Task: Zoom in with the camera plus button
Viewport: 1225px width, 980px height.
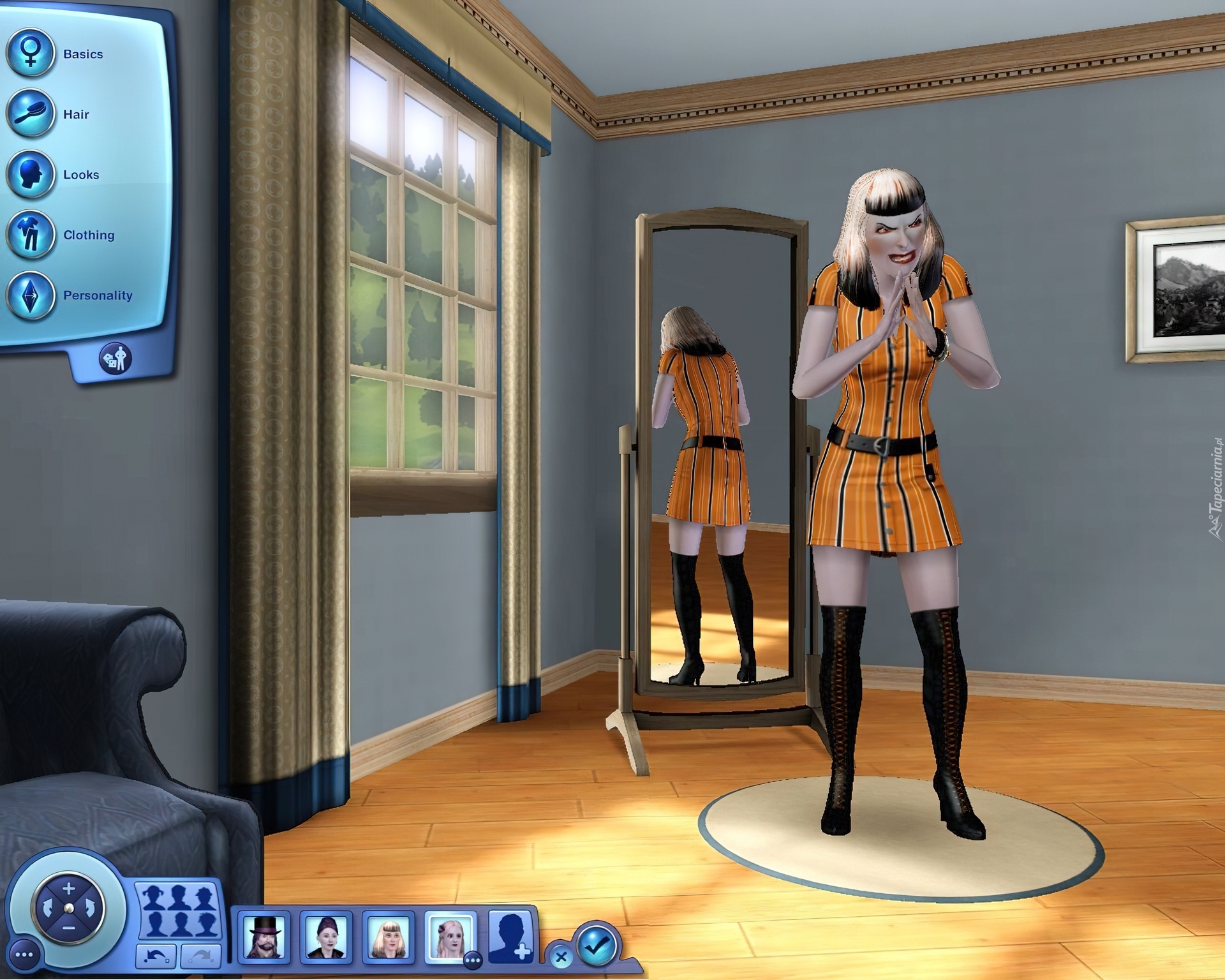Action: (x=69, y=888)
